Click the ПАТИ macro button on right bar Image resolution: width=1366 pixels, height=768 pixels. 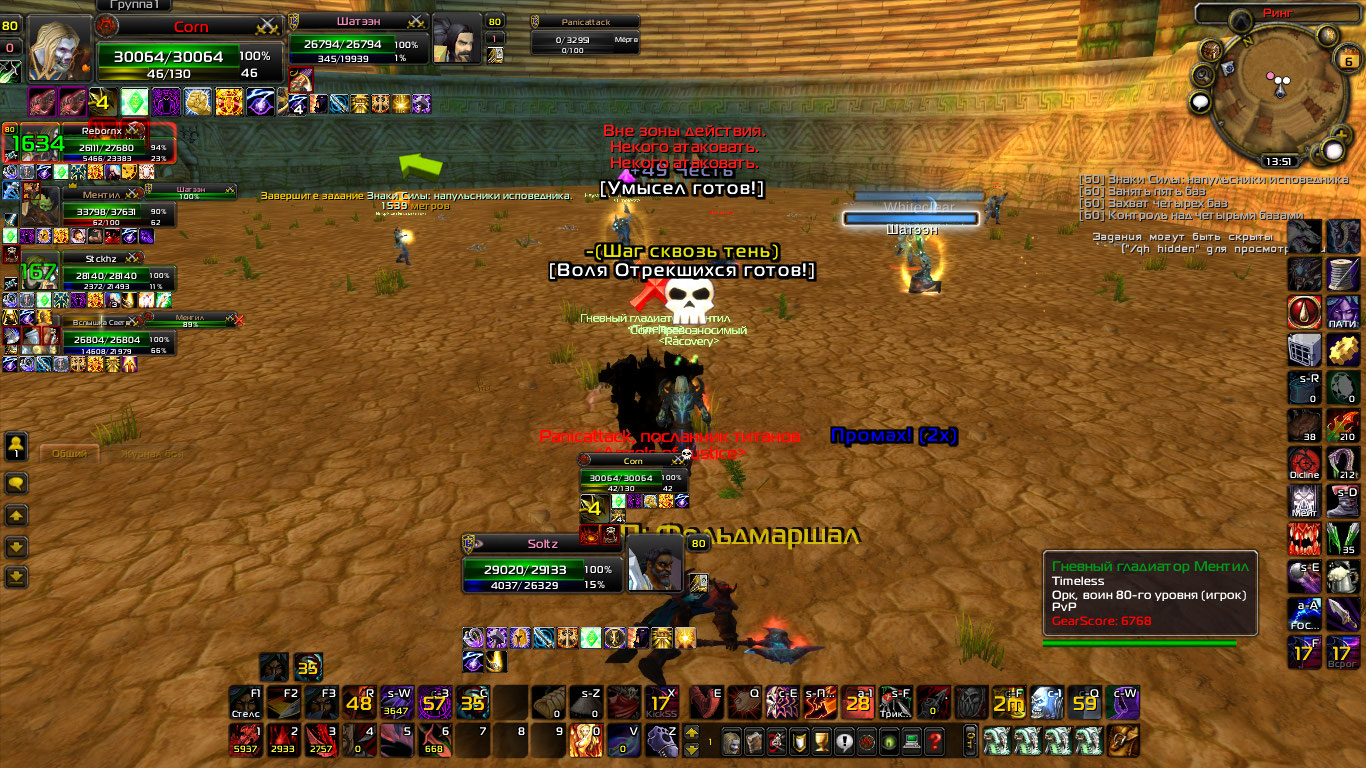tap(1343, 311)
